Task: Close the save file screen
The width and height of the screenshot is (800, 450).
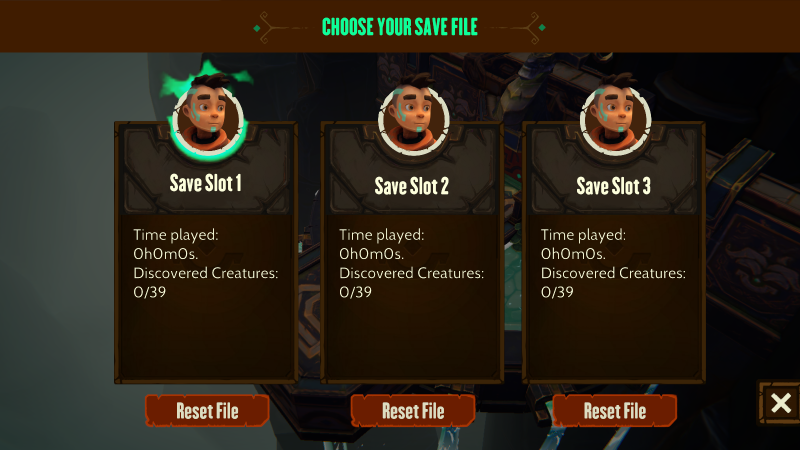Action: tap(780, 403)
